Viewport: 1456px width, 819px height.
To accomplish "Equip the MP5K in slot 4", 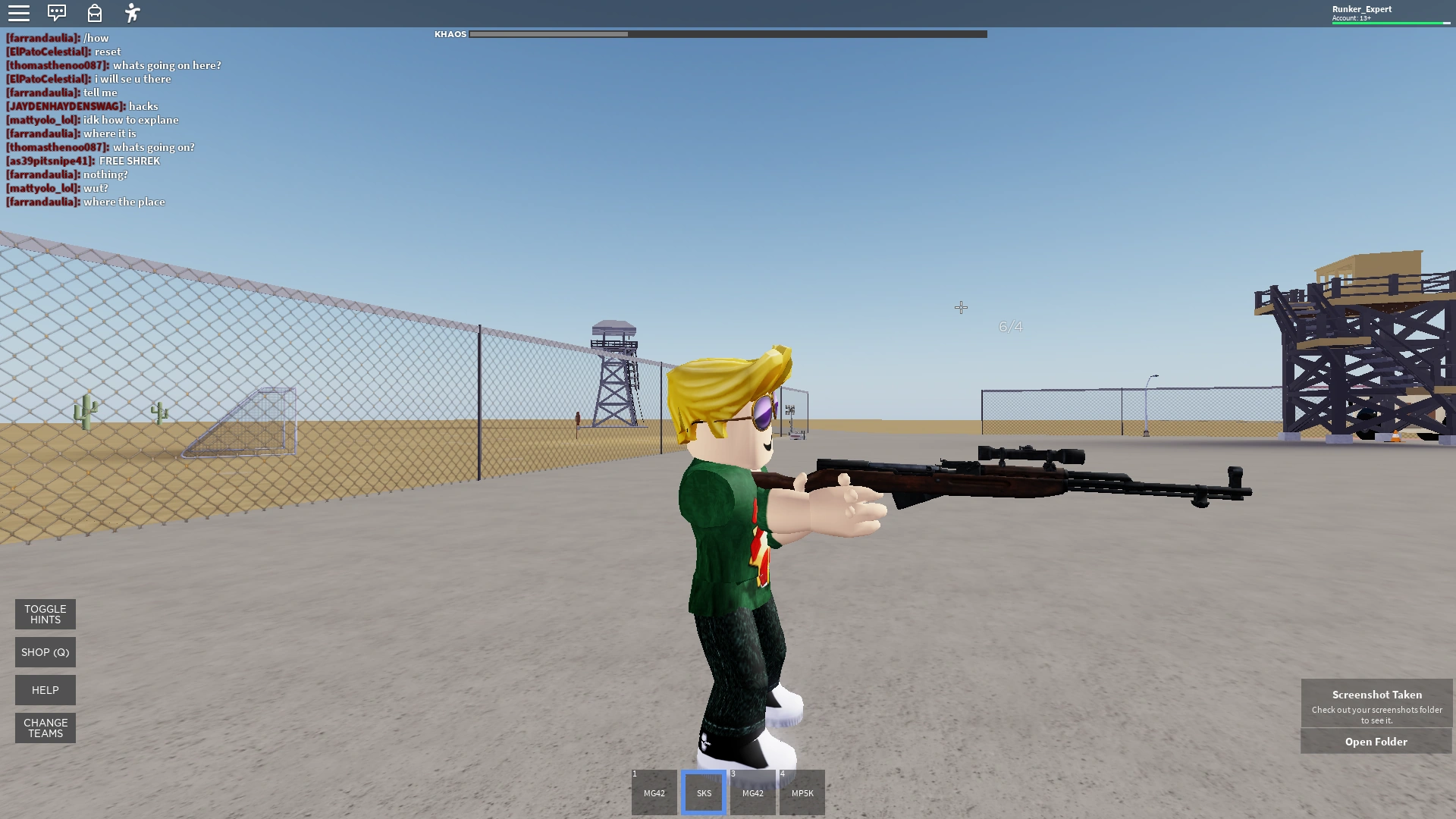I will tap(802, 792).
